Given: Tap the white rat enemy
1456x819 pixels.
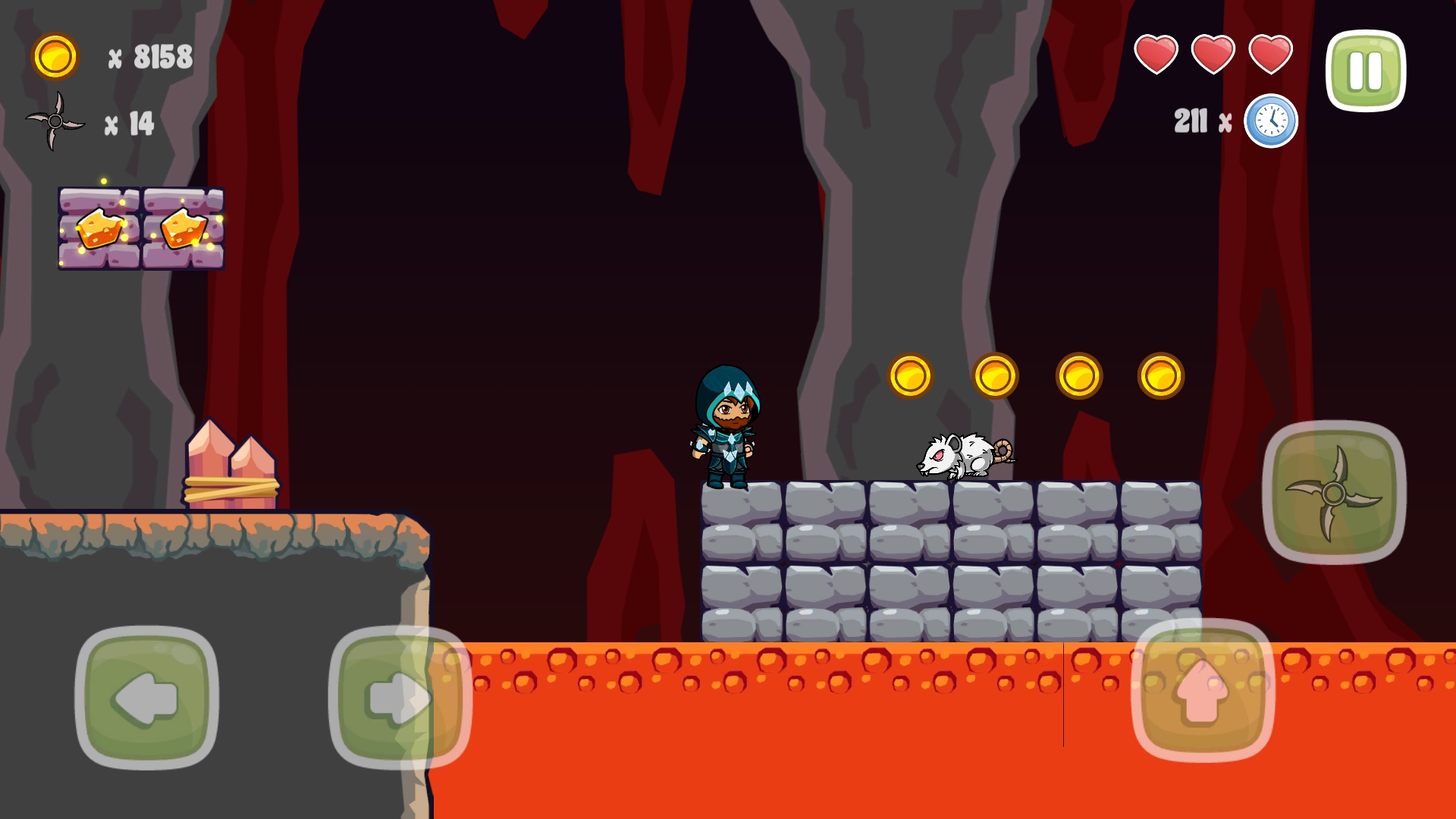Looking at the screenshot, I should point(963,455).
